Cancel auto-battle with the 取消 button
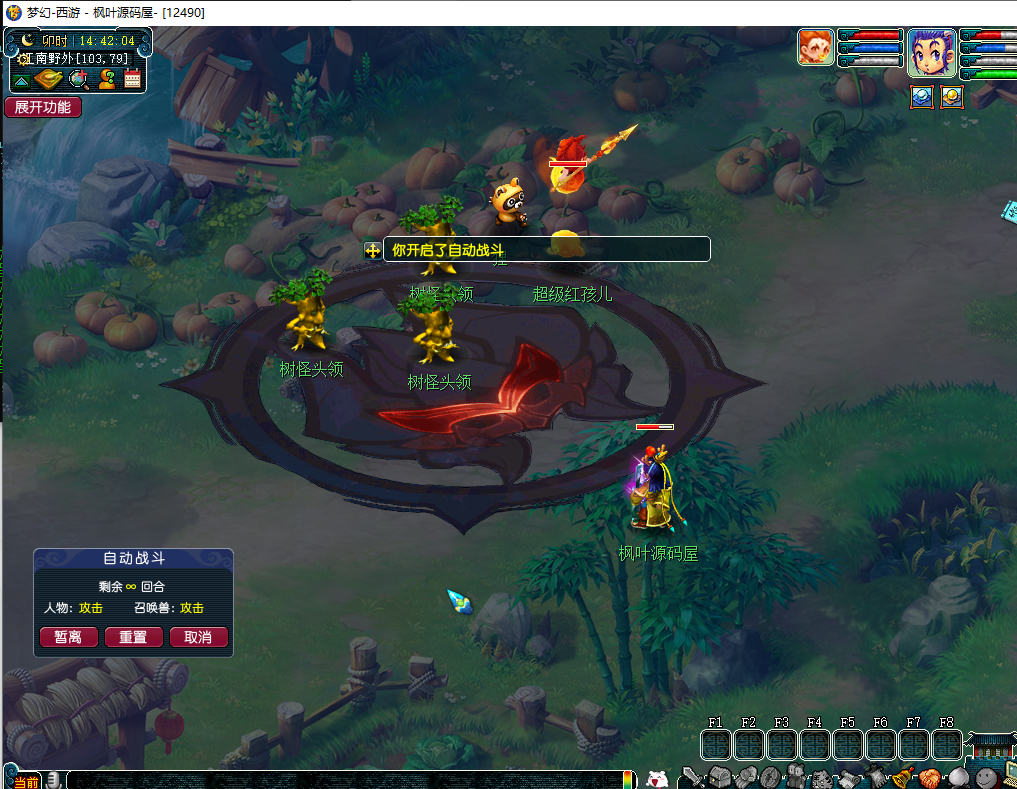The height and width of the screenshot is (789, 1017). [198, 637]
